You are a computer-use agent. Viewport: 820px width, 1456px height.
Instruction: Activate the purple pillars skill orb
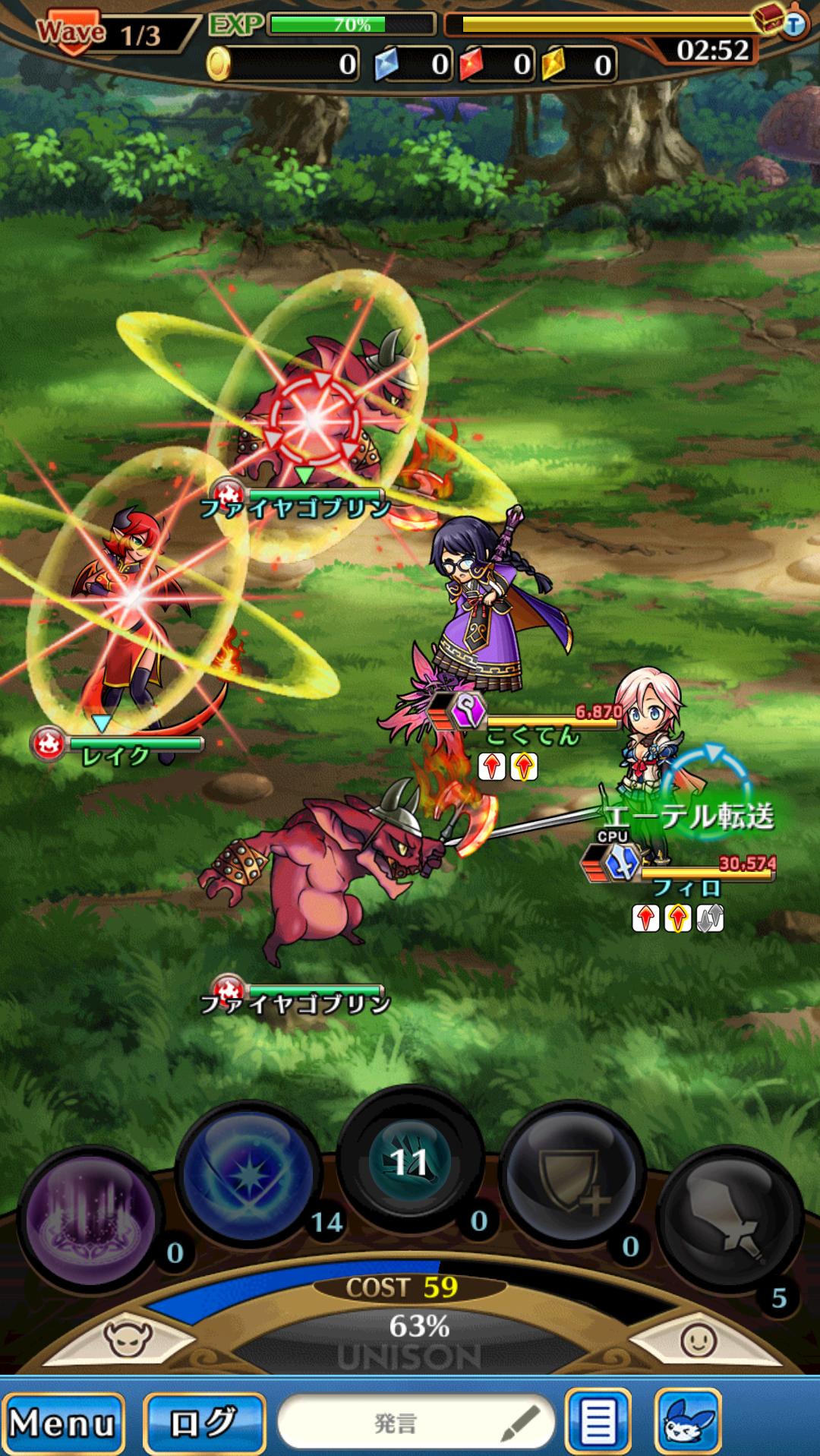91,1219
